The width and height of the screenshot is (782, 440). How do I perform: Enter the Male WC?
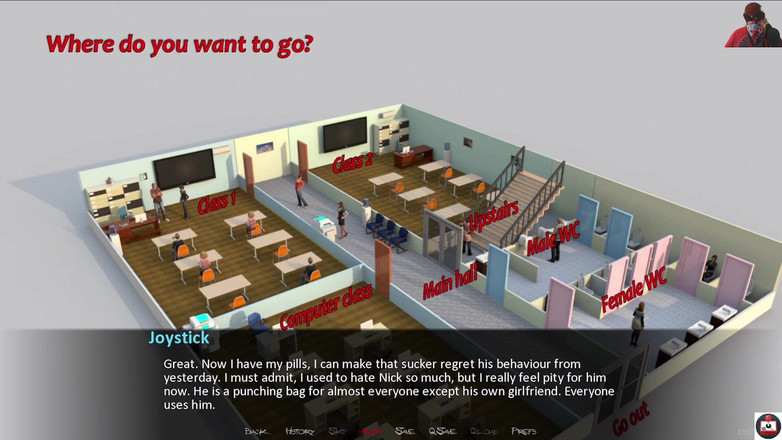click(552, 239)
